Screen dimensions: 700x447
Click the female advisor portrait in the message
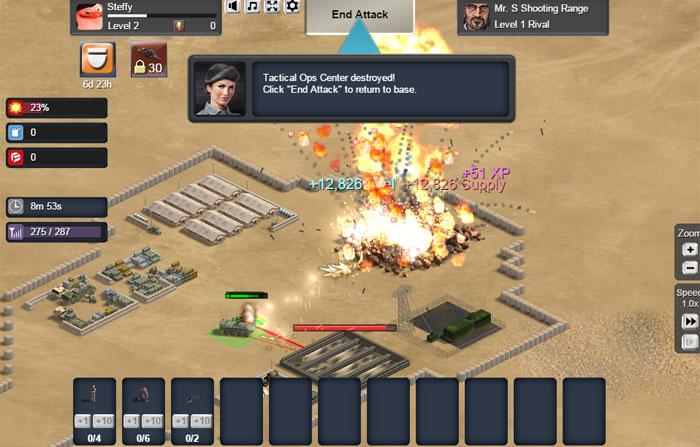click(218, 88)
